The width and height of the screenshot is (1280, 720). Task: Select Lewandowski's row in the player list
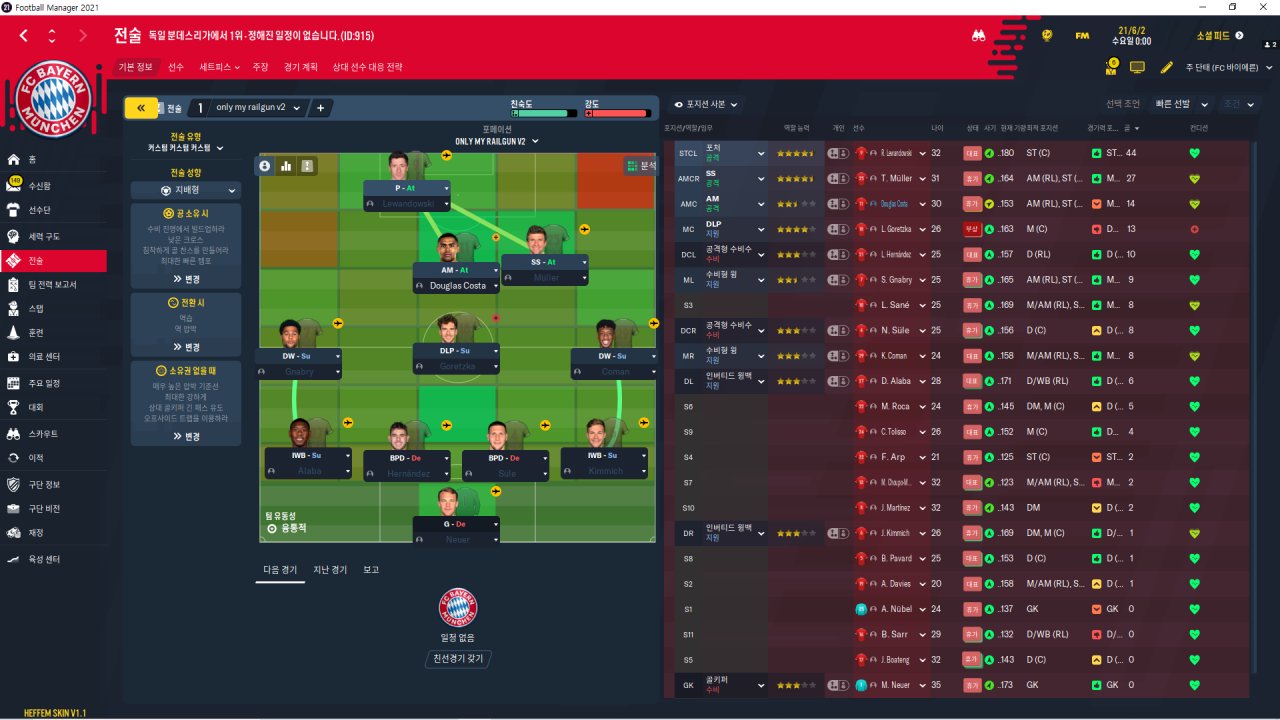tap(900, 153)
